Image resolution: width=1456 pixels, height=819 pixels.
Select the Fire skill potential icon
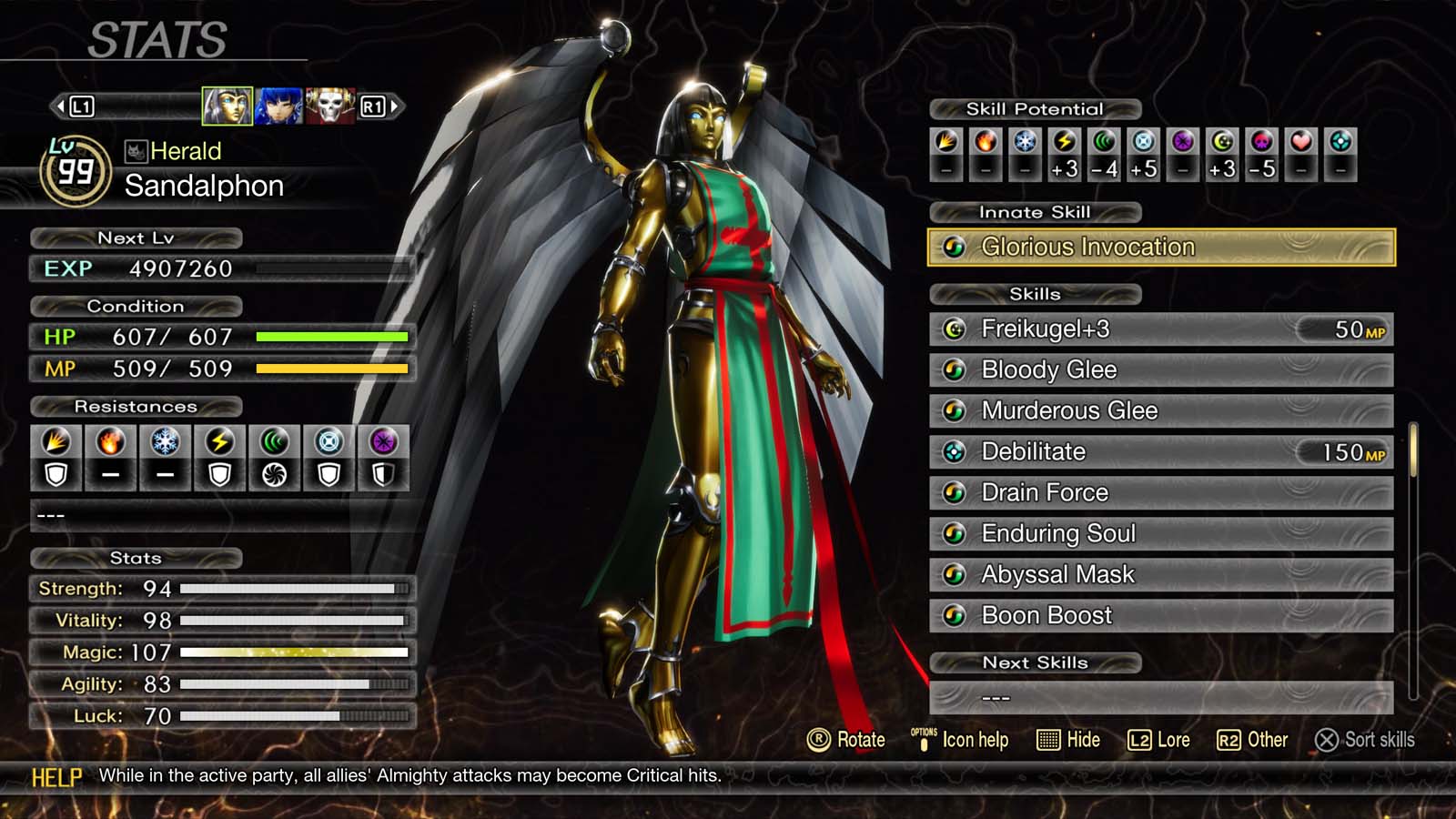(986, 142)
